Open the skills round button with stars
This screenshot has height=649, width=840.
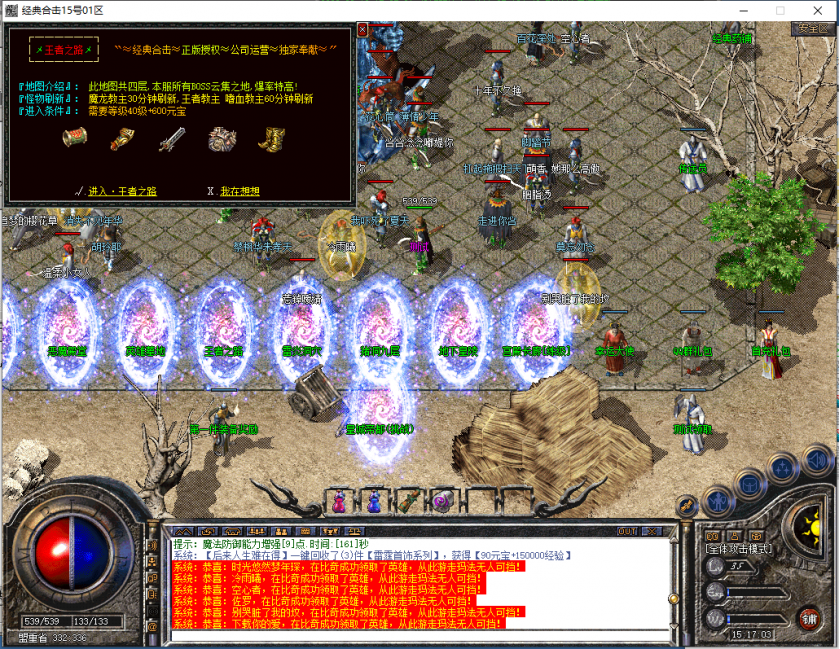click(x=780, y=470)
